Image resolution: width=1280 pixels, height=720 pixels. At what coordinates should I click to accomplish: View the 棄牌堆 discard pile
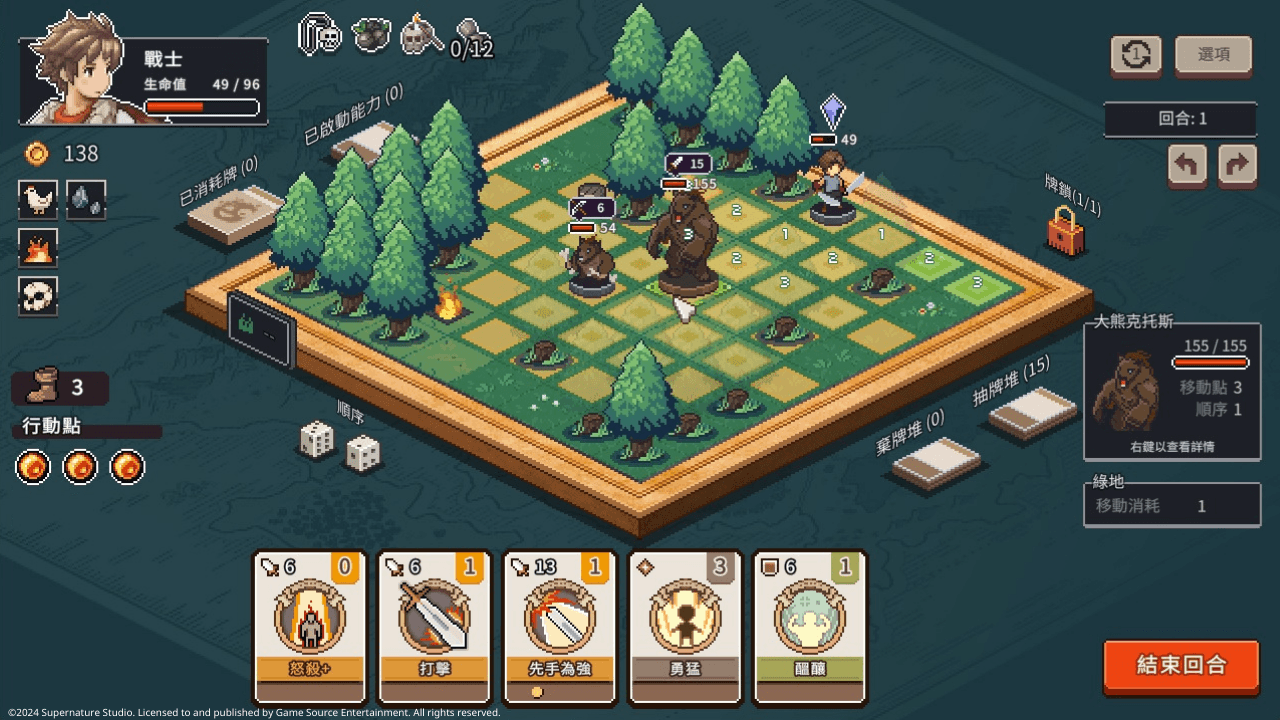pos(935,461)
